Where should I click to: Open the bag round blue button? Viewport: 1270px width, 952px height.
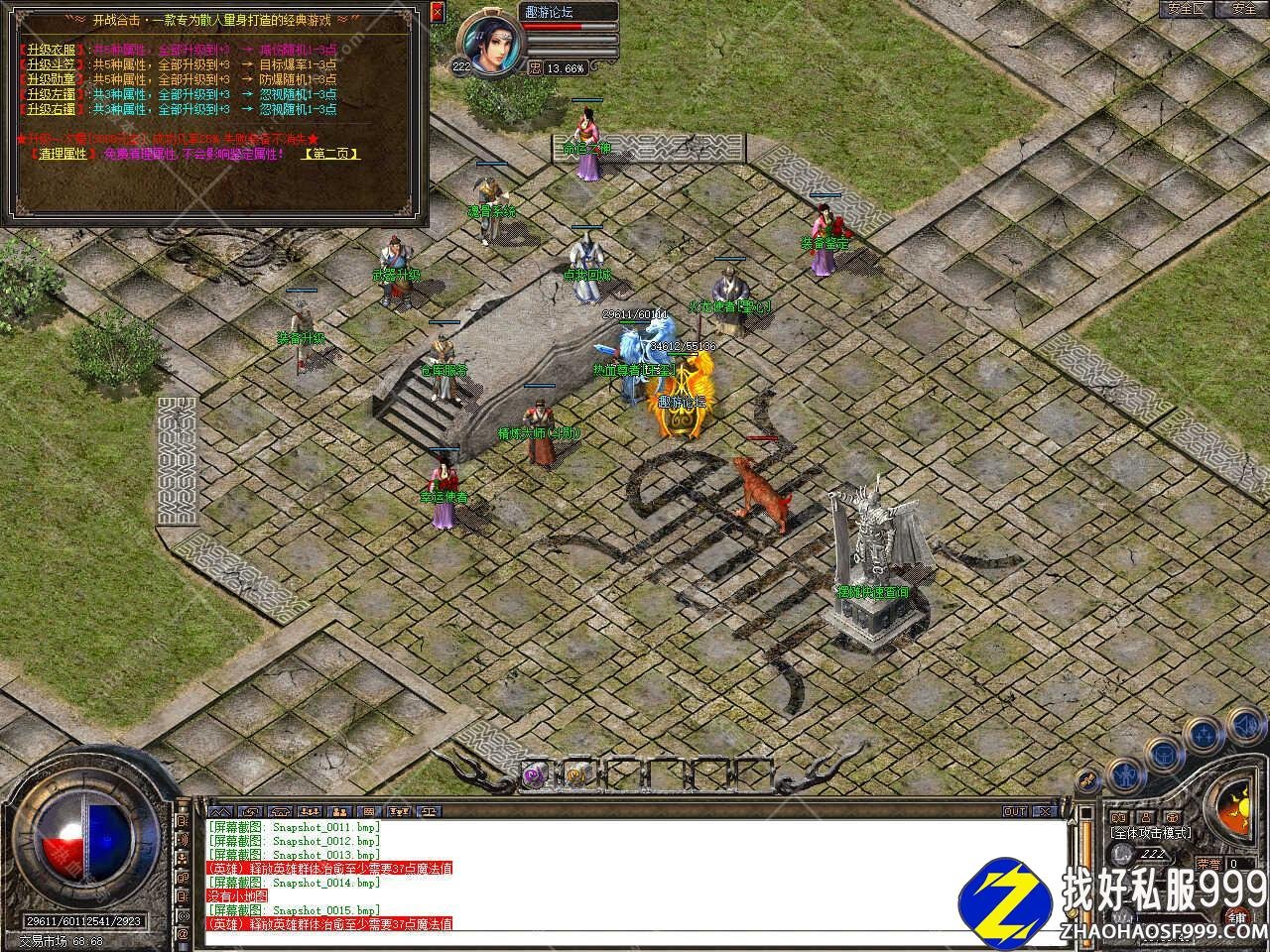coord(1163,757)
